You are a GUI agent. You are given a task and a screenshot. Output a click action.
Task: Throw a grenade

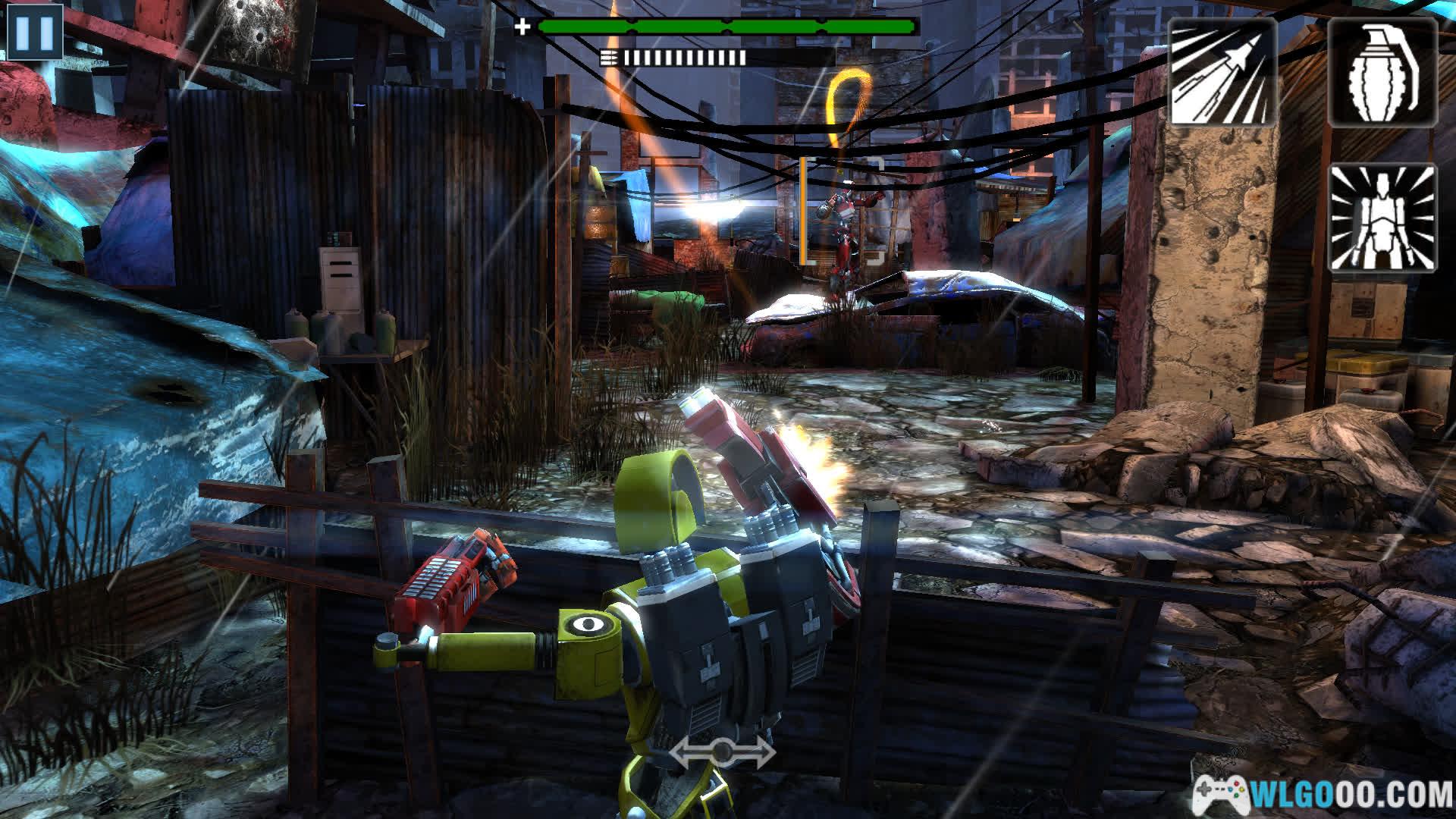tap(1382, 72)
